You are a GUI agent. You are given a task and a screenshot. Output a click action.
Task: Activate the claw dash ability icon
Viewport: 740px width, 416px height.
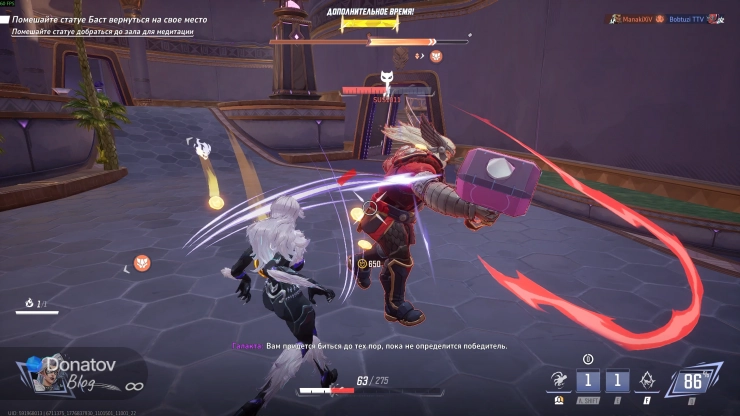[559, 380]
